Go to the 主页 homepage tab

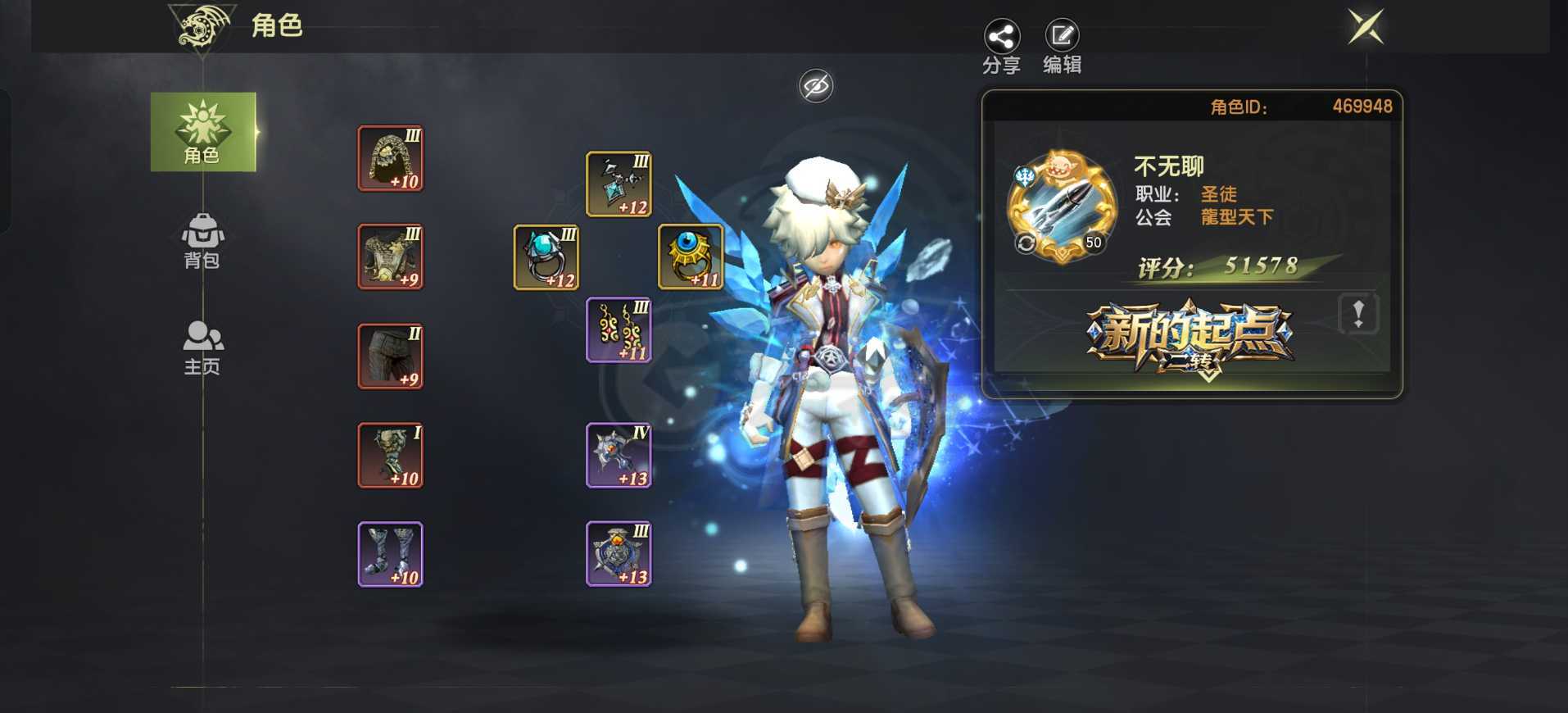(202, 347)
